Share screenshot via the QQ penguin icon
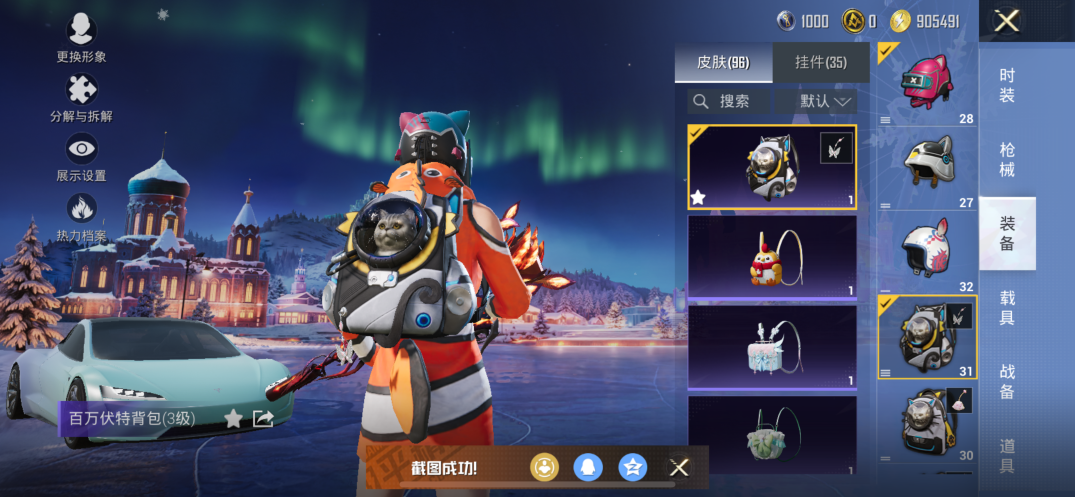 click(588, 467)
